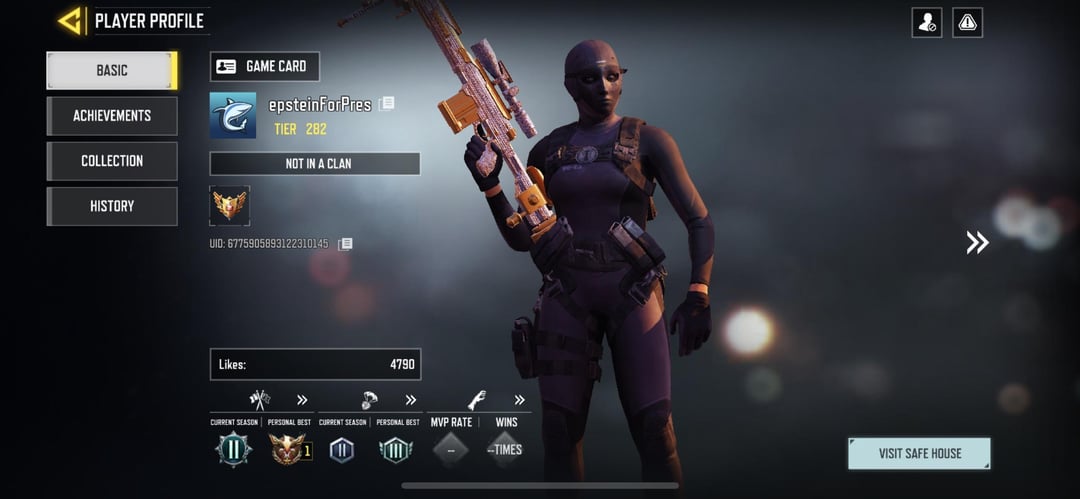This screenshot has width=1080, height=499.
Task: Select the gold winged medal badge
Action: (x=230, y=205)
